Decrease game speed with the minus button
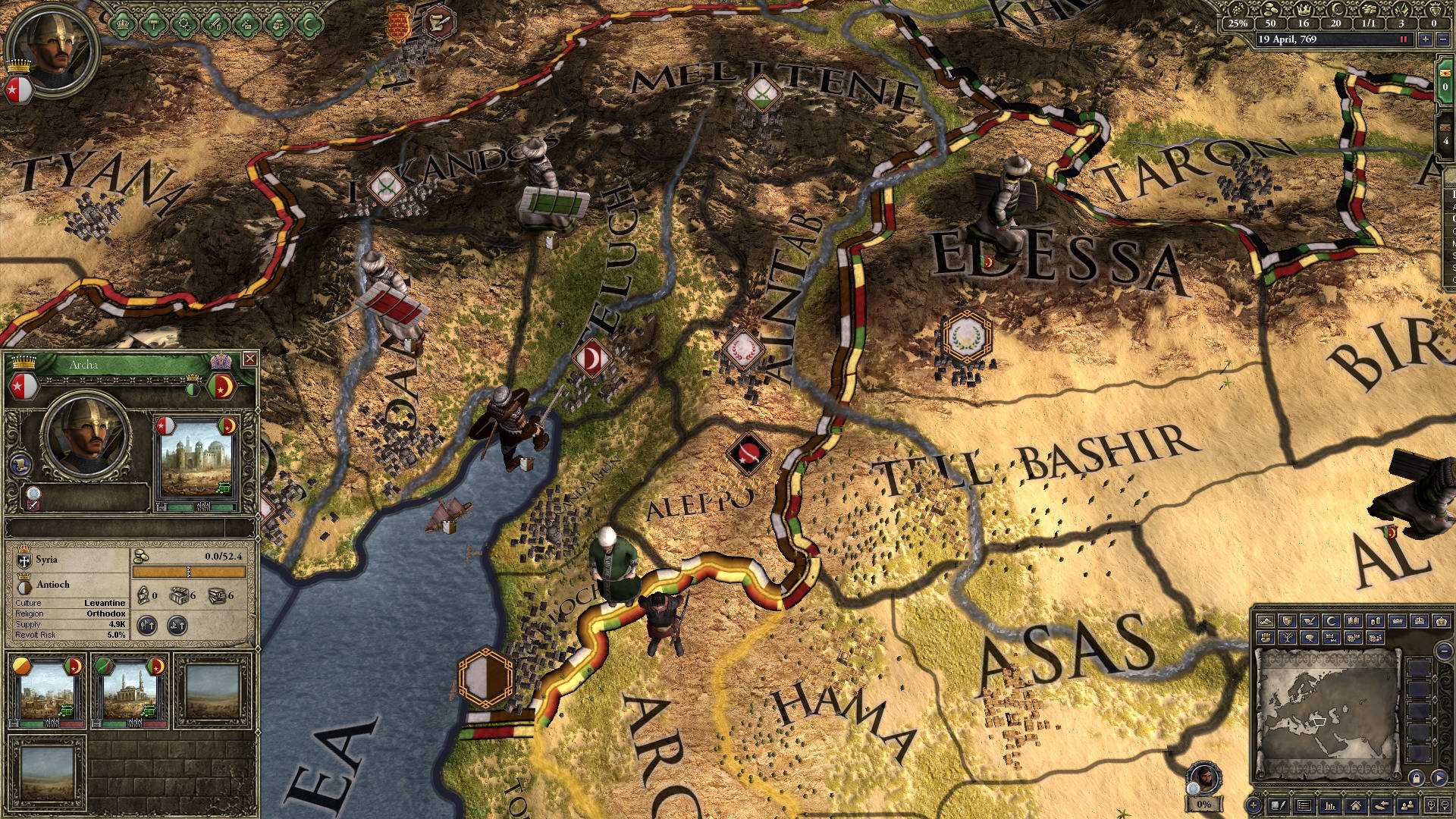This screenshot has height=819, width=1456. point(1445,40)
